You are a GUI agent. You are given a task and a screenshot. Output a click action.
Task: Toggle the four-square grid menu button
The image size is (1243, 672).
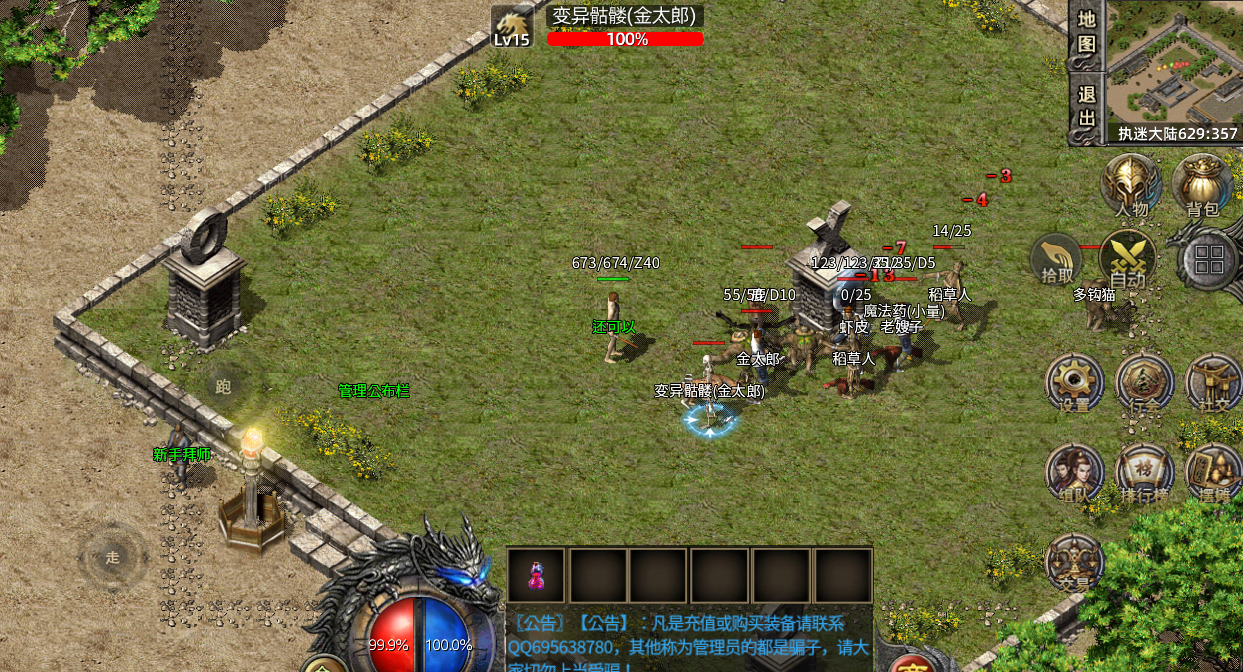1208,260
